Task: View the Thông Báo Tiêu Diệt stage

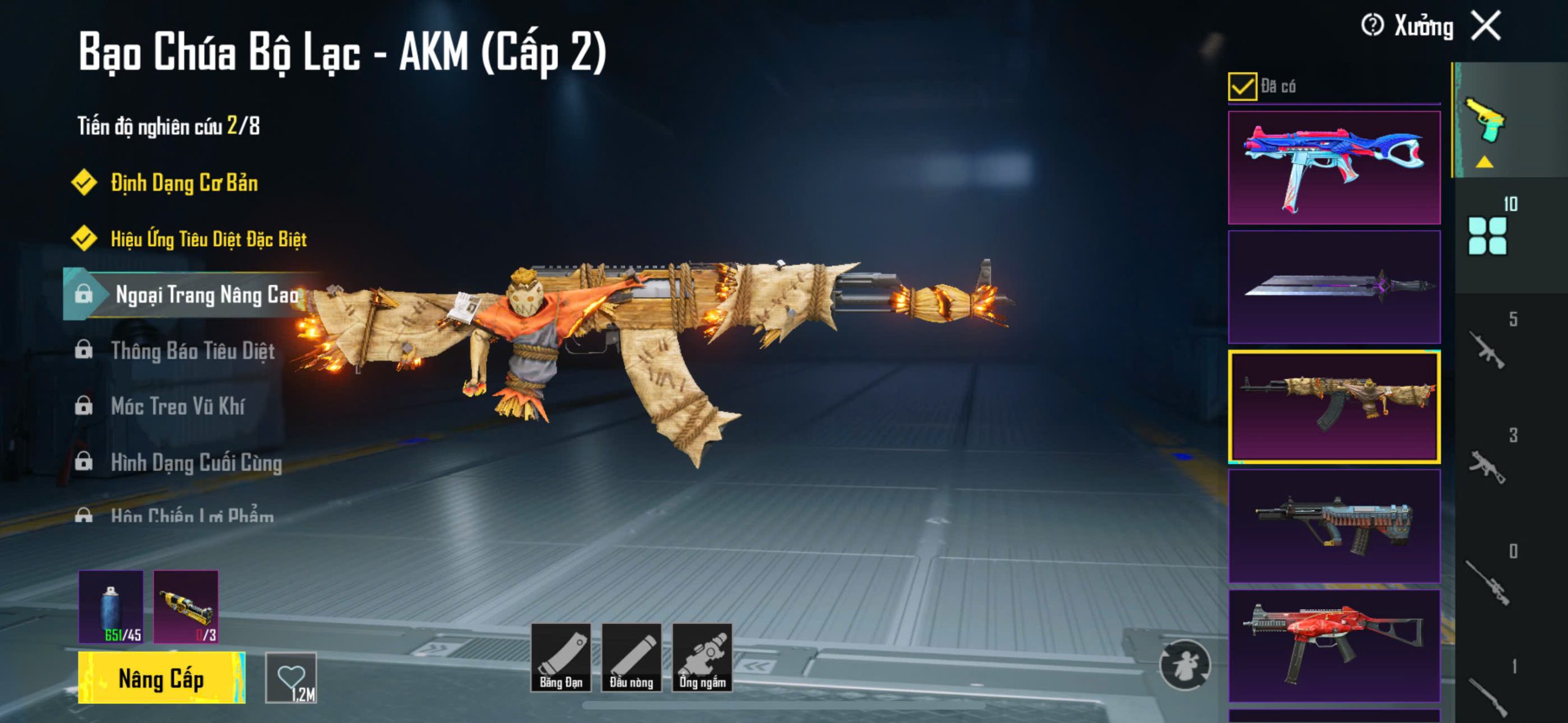Action: [x=192, y=351]
